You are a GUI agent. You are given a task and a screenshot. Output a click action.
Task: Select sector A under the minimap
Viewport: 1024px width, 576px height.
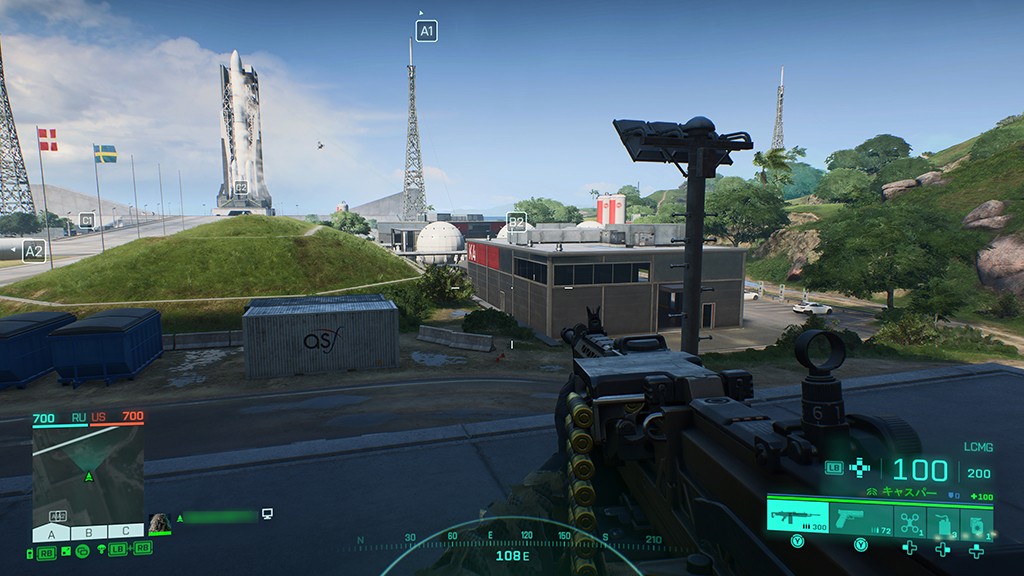pos(52,532)
